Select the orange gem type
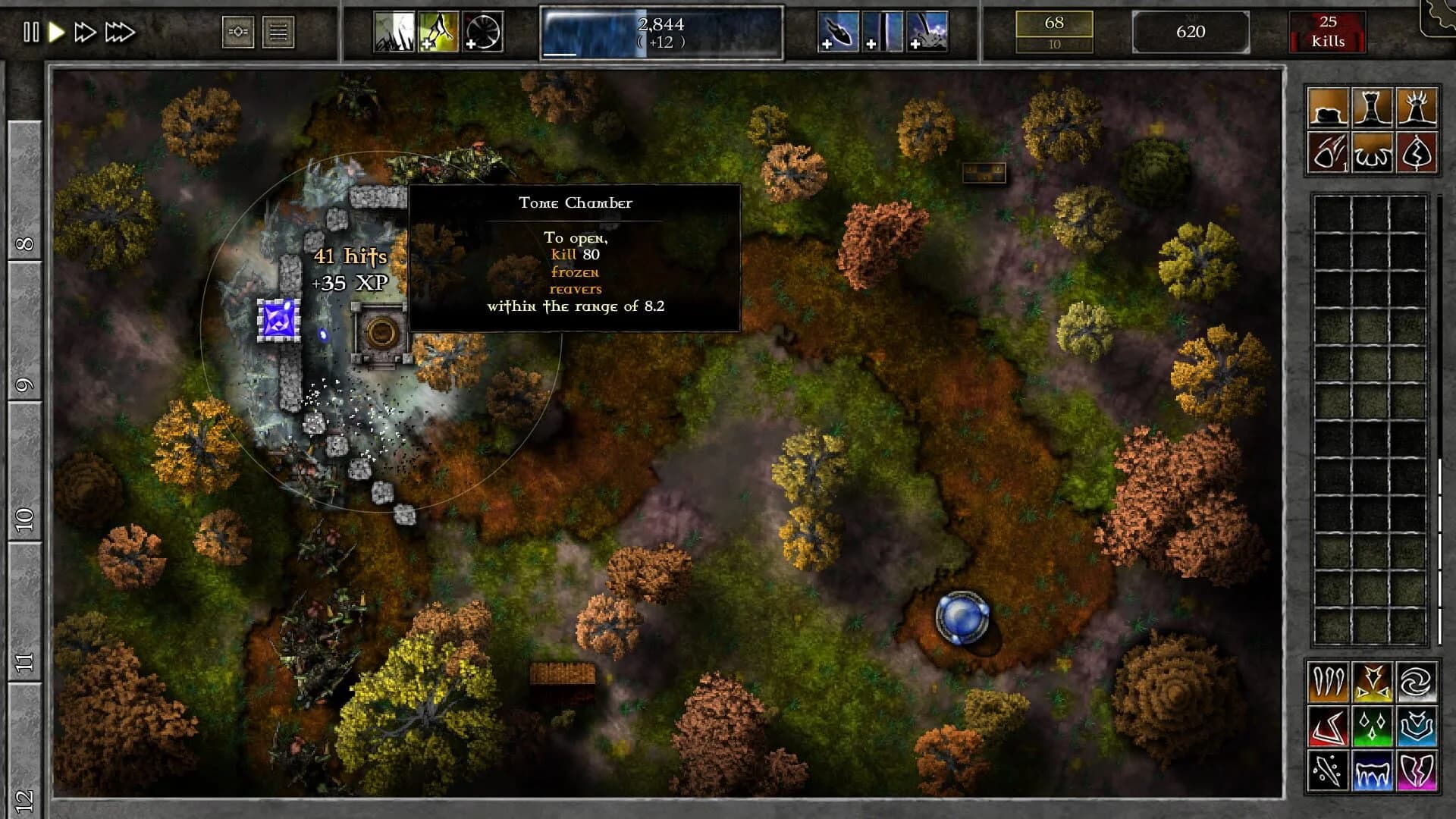Image resolution: width=1456 pixels, height=819 pixels. (x=1328, y=682)
